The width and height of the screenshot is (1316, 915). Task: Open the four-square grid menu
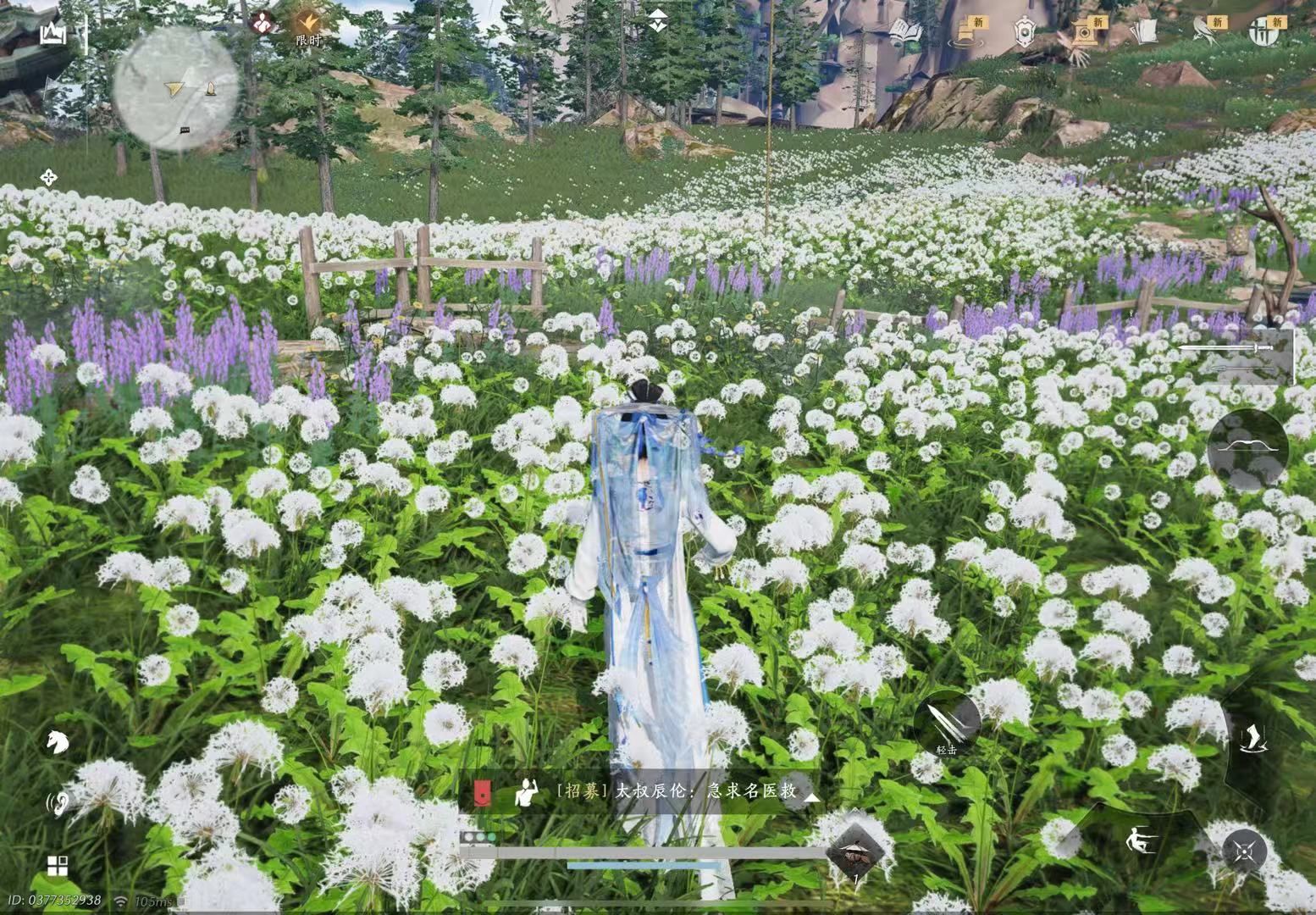pyautogui.click(x=58, y=866)
